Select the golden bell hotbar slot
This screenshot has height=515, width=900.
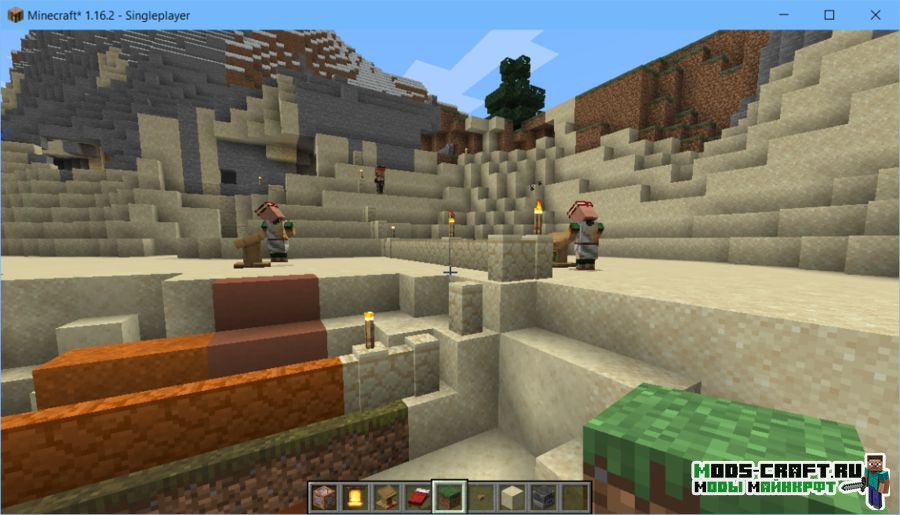355,497
